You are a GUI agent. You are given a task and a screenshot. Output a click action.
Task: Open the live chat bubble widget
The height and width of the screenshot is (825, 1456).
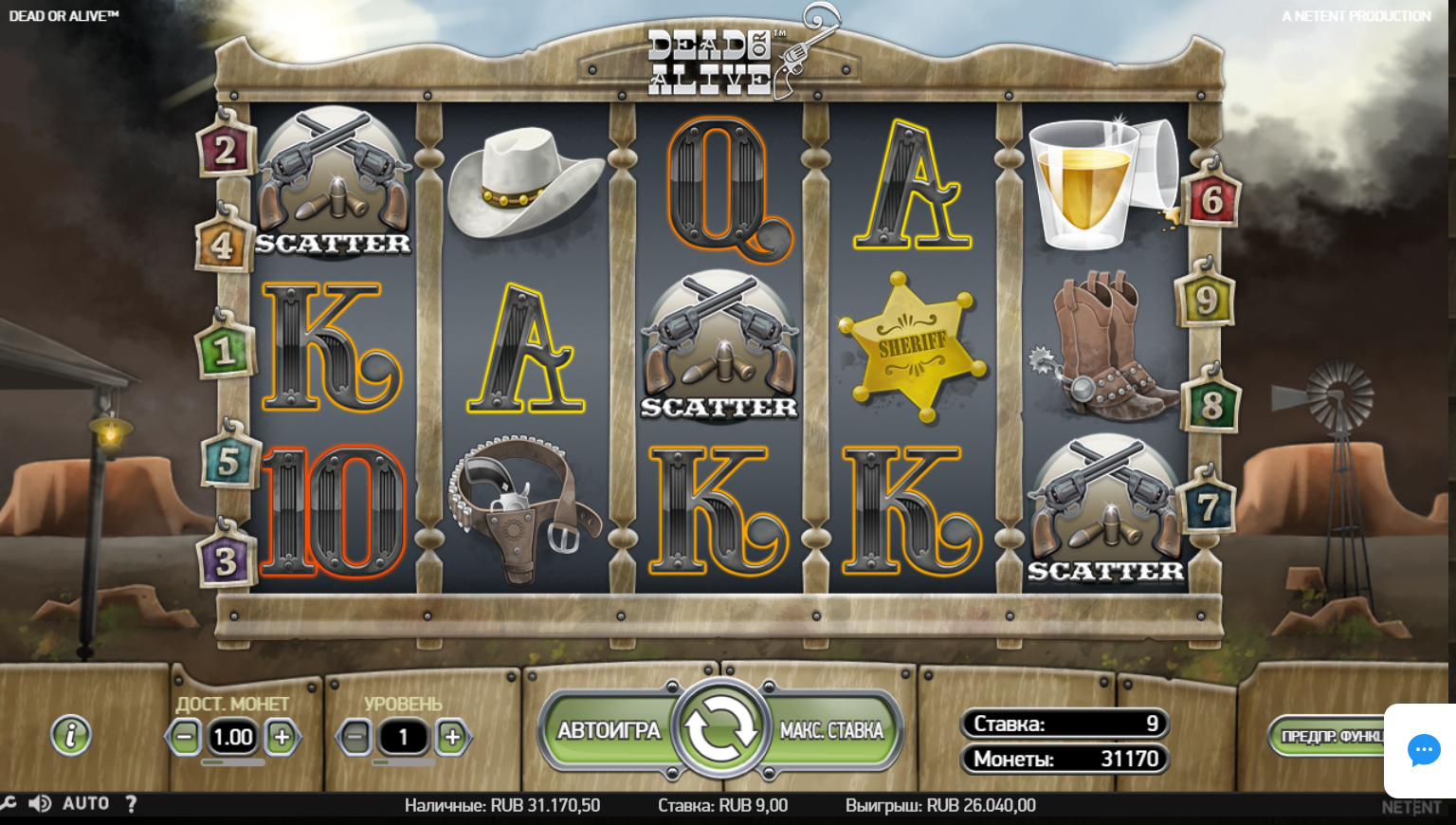pos(1423,750)
